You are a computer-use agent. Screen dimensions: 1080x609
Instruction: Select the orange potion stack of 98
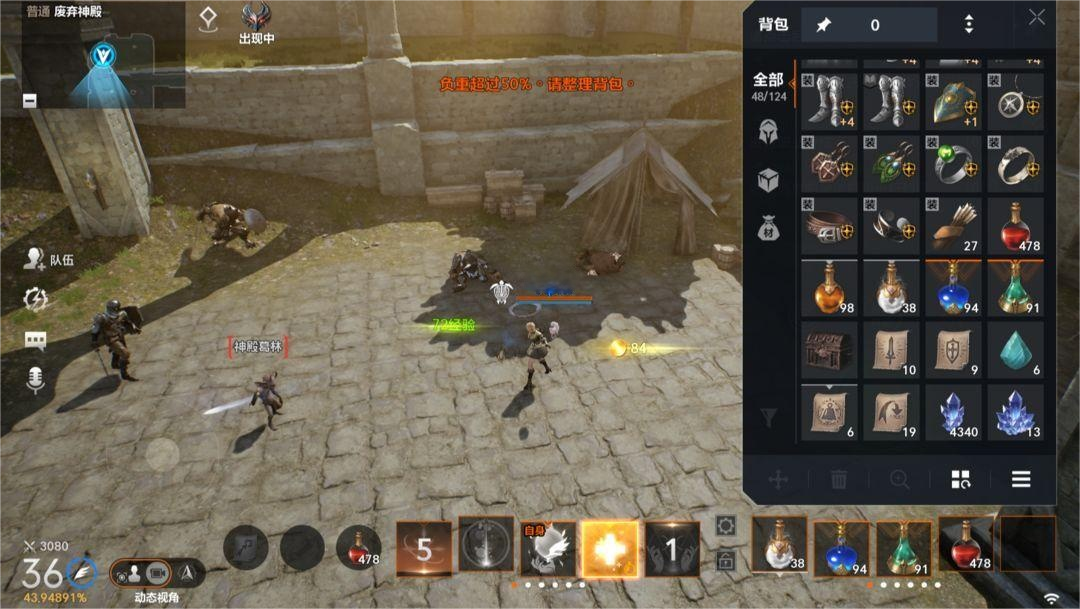(x=830, y=288)
